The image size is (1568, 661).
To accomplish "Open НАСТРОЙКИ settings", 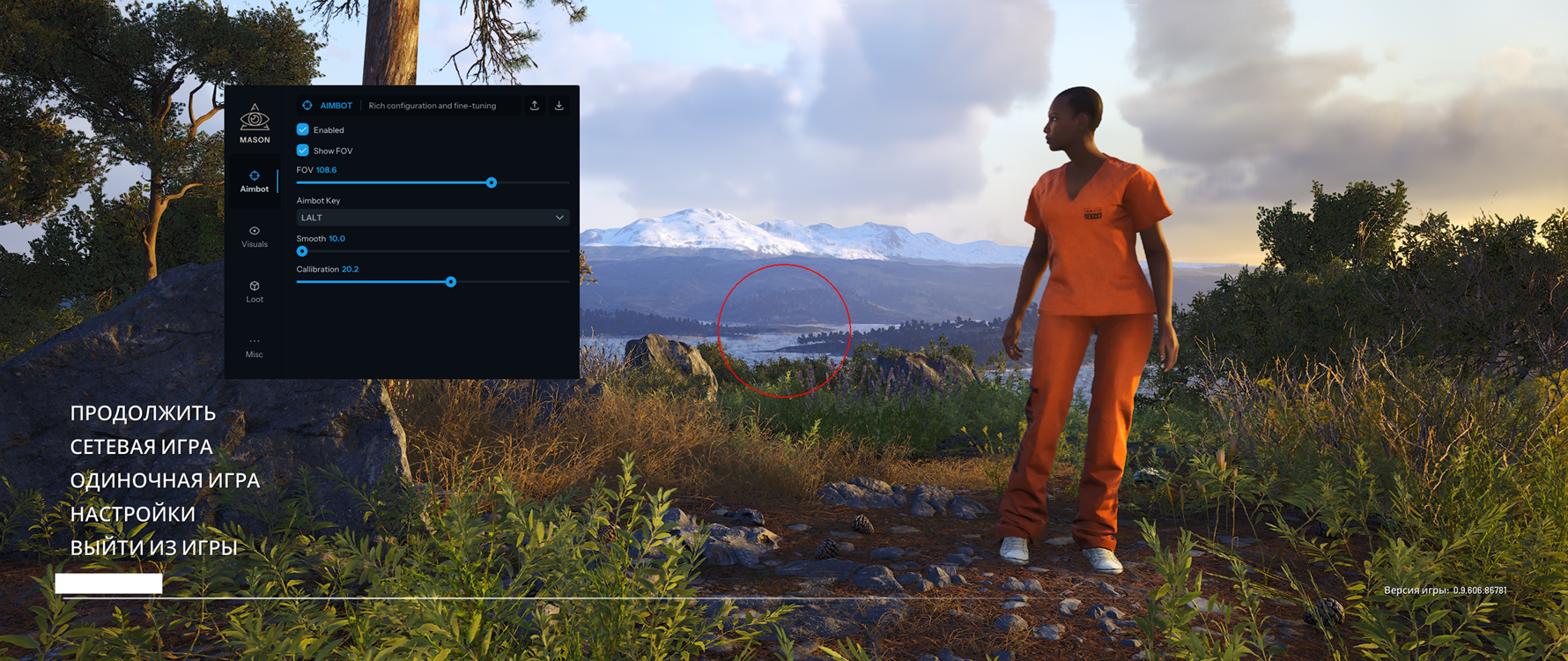I will (x=132, y=514).
